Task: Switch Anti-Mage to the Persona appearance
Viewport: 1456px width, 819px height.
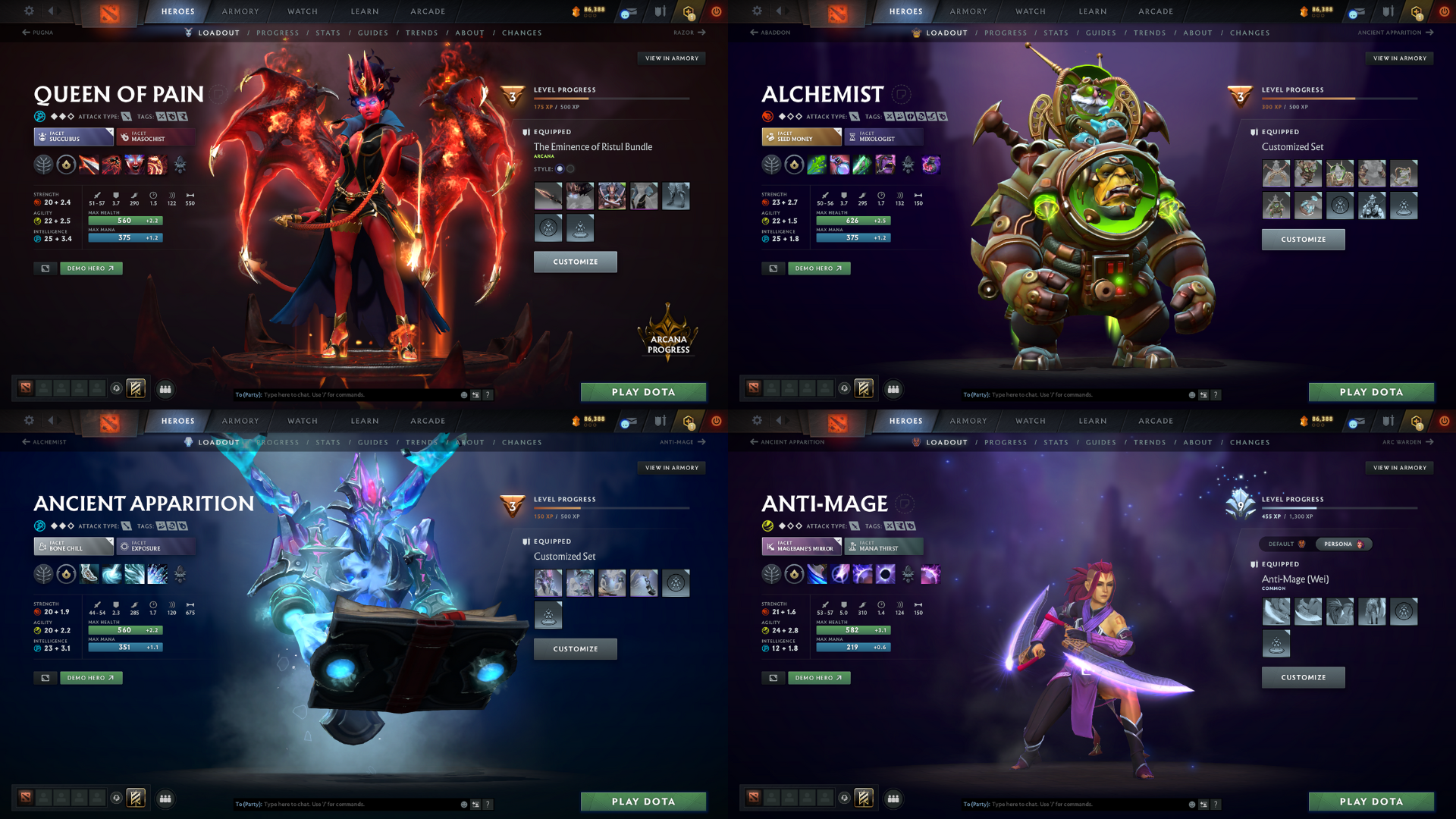Action: pyautogui.click(x=1342, y=544)
